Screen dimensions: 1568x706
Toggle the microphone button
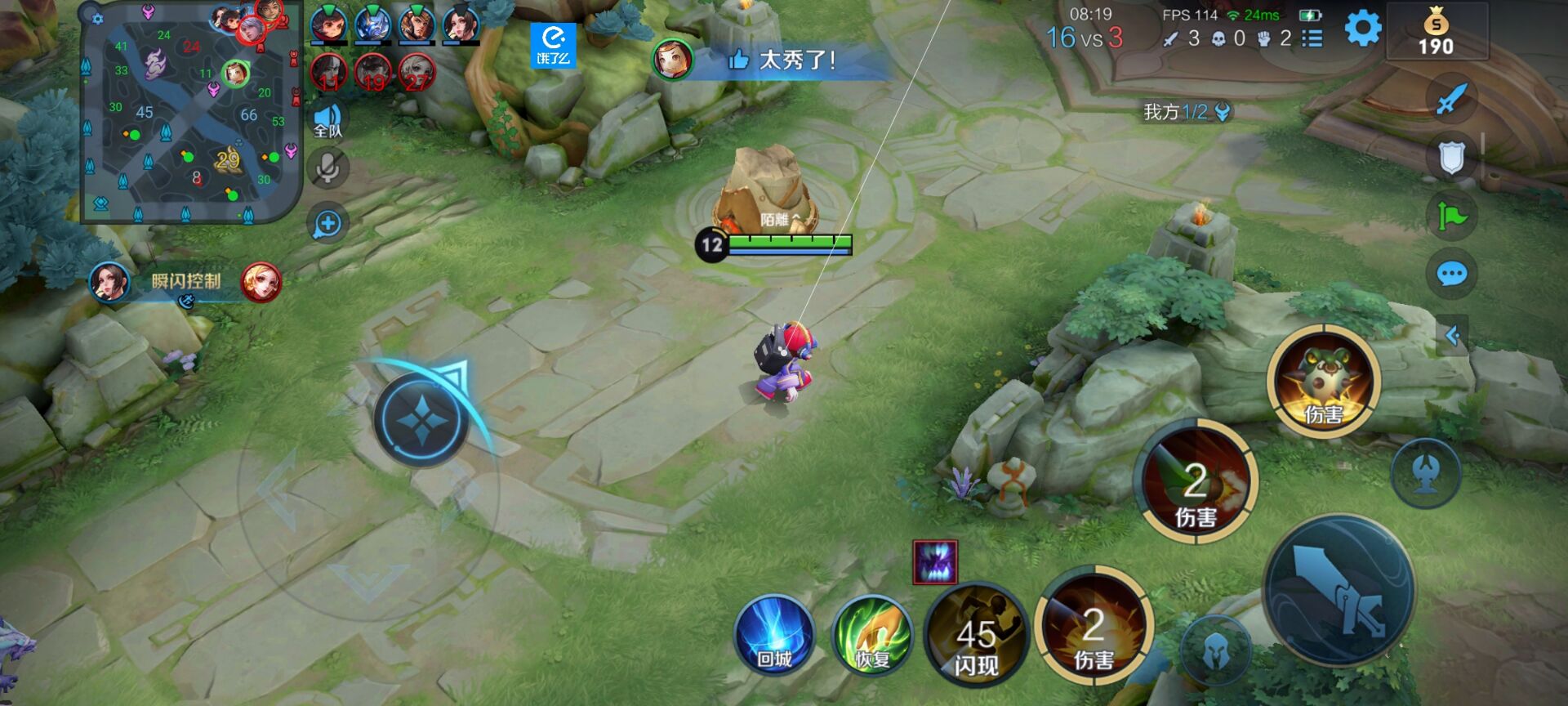point(327,169)
